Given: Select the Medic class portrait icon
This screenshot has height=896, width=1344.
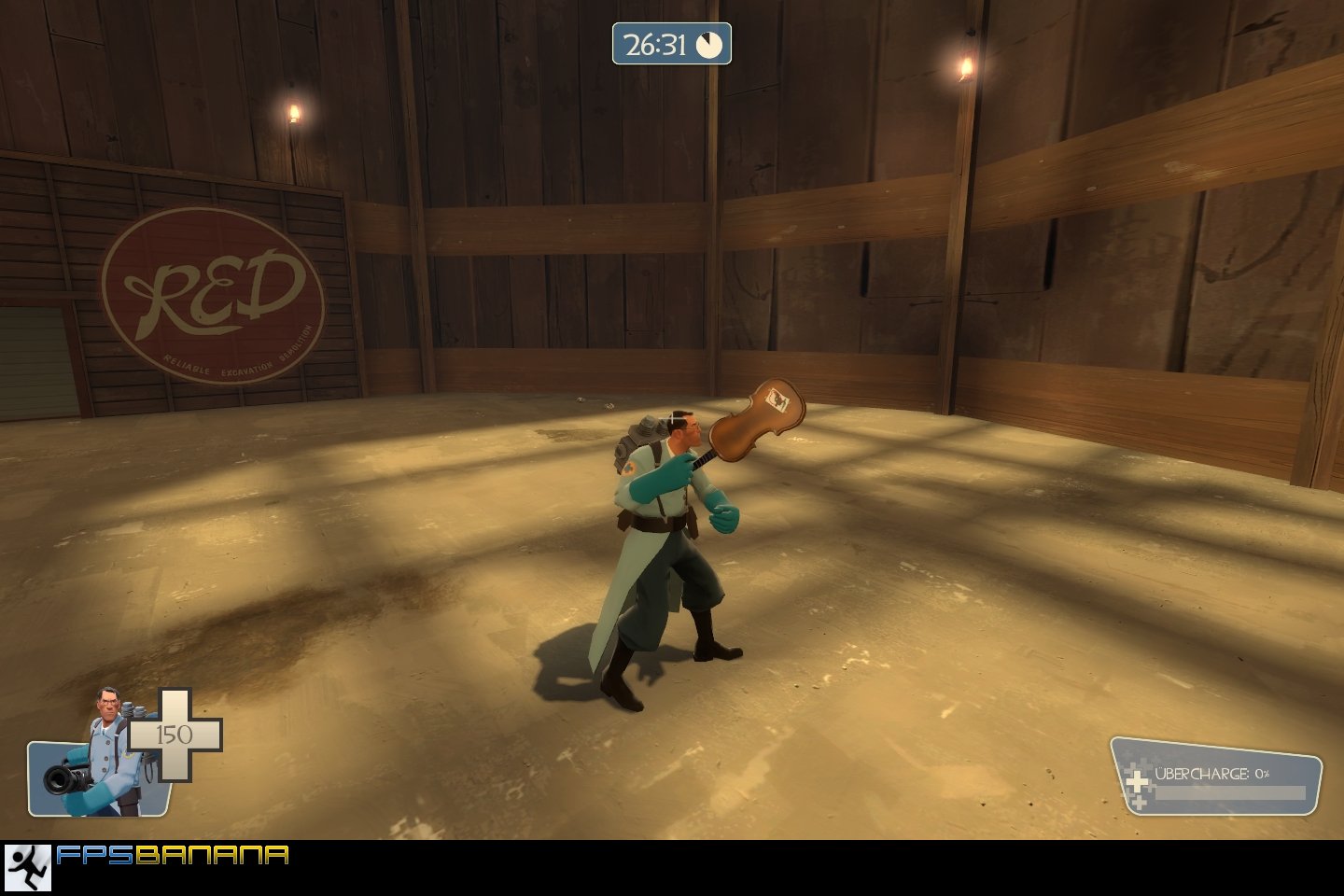Looking at the screenshot, I should click(x=103, y=737).
